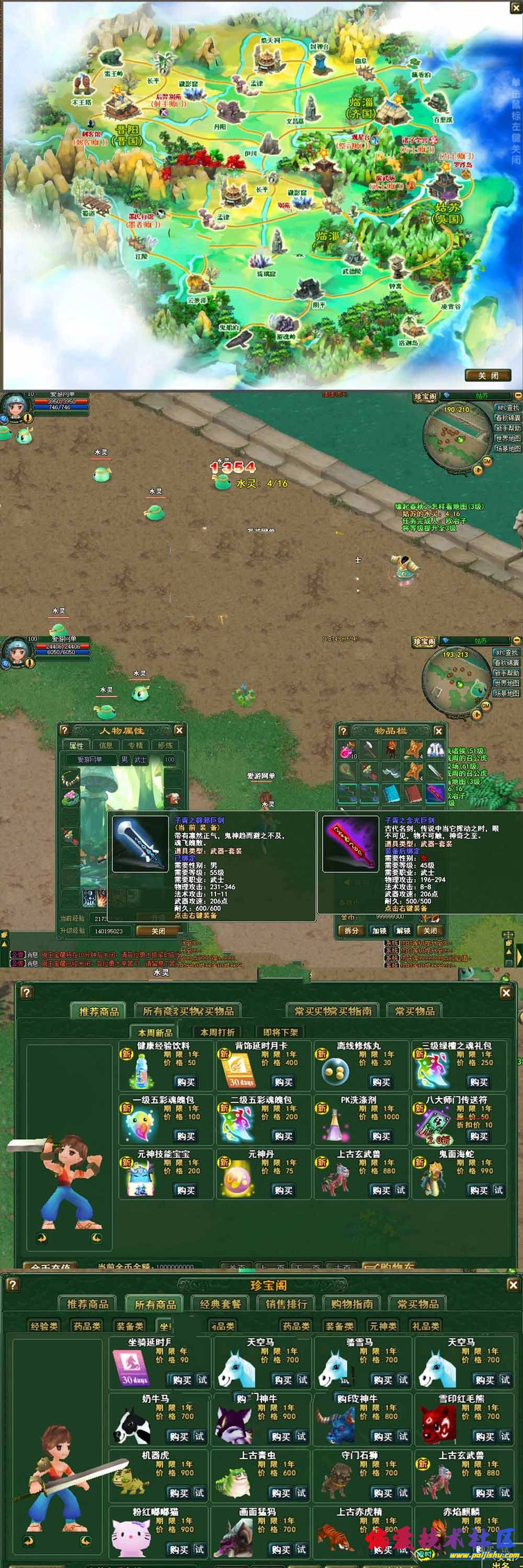523x1568 pixels.
Task: Click the 加锁 lock button
Action: point(379,930)
